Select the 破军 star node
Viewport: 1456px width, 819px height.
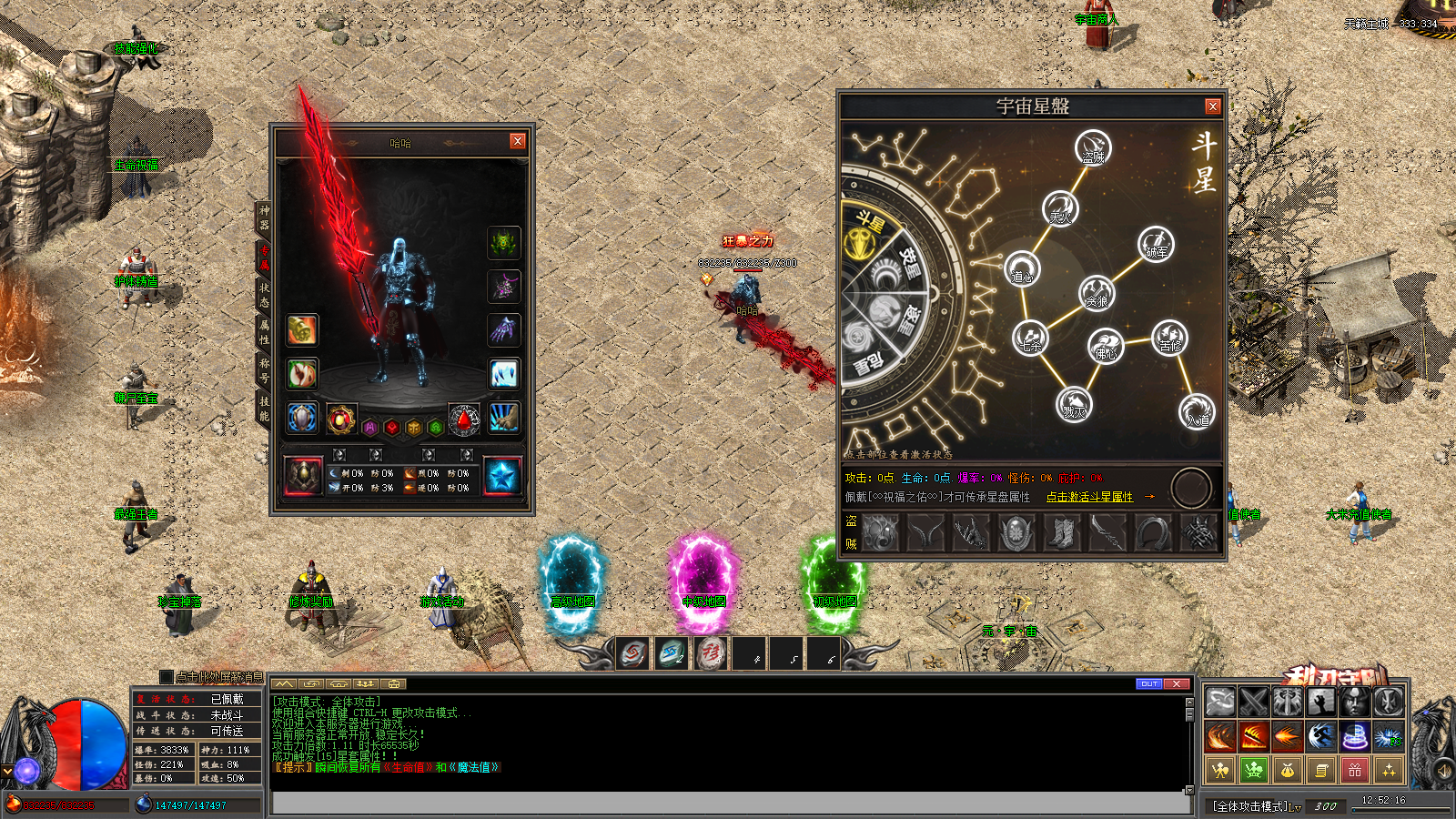pyautogui.click(x=1156, y=245)
